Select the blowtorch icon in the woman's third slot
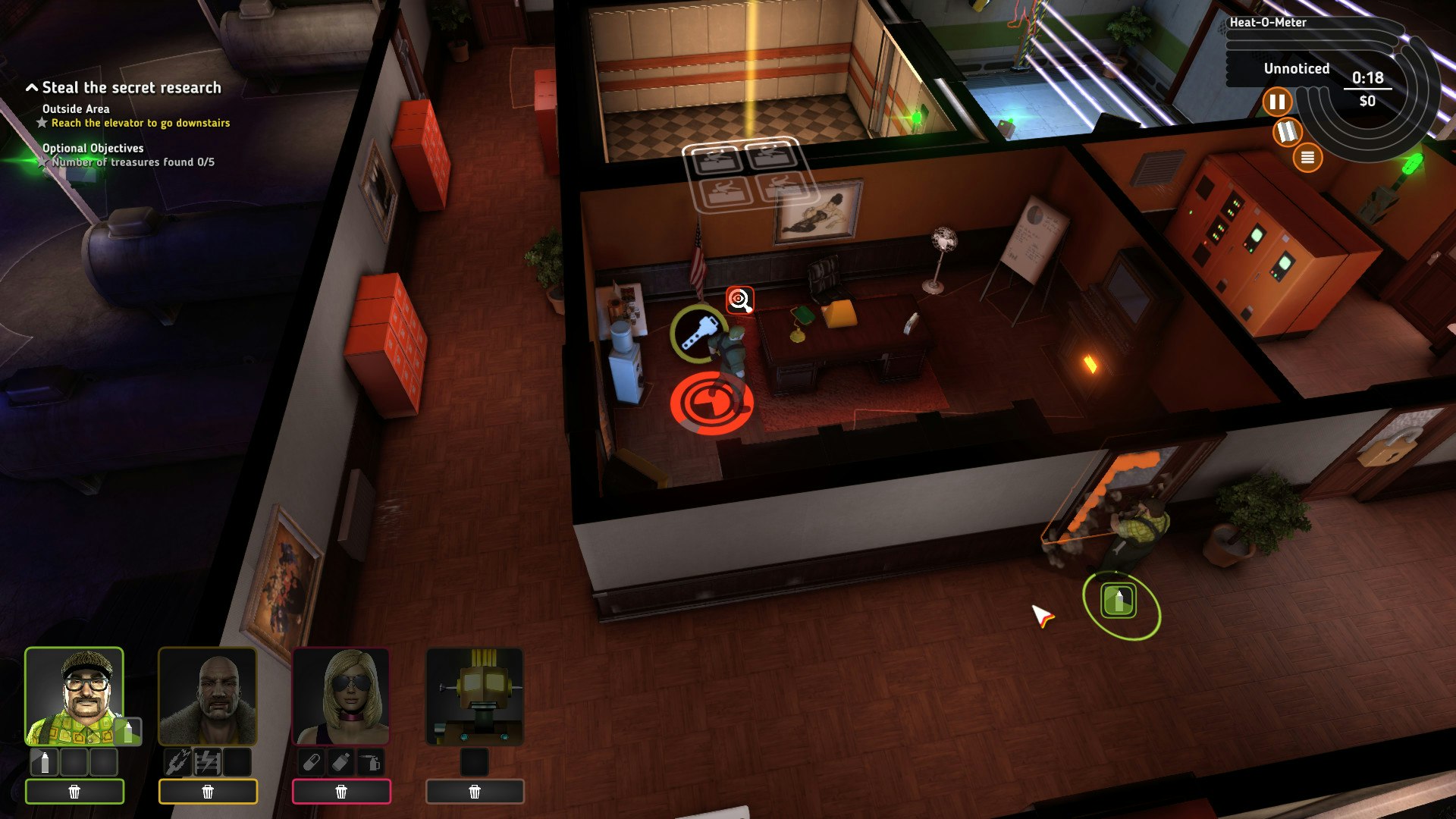 point(369,761)
